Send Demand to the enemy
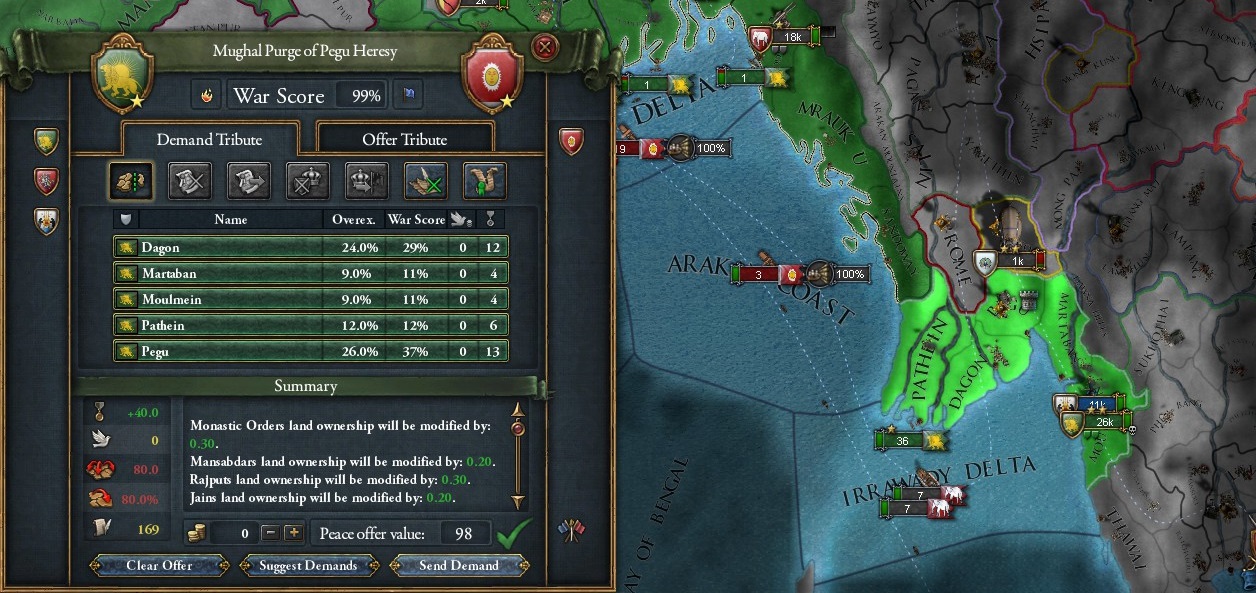This screenshot has width=1256, height=593. (x=459, y=565)
